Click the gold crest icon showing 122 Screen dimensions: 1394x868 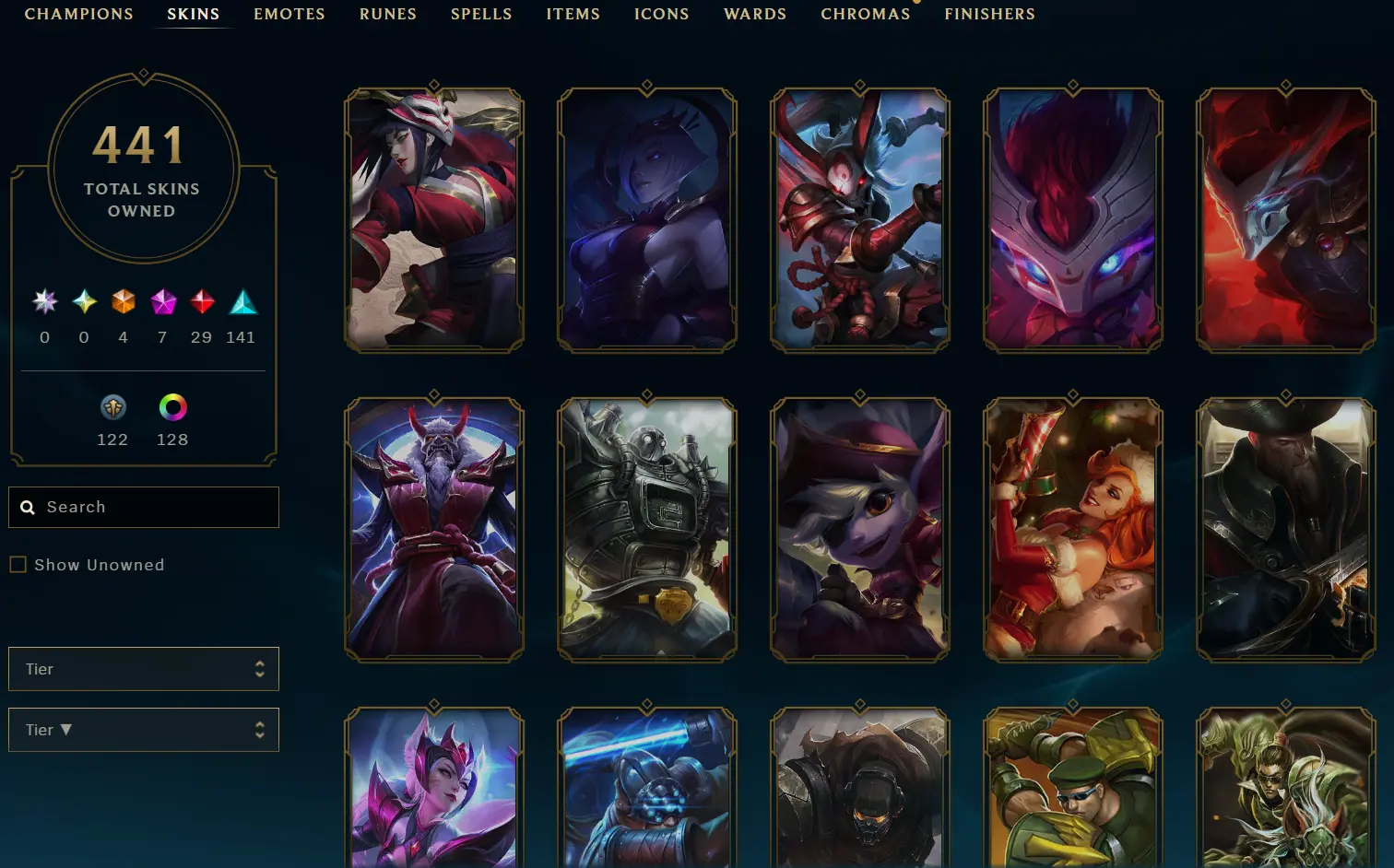(x=112, y=406)
